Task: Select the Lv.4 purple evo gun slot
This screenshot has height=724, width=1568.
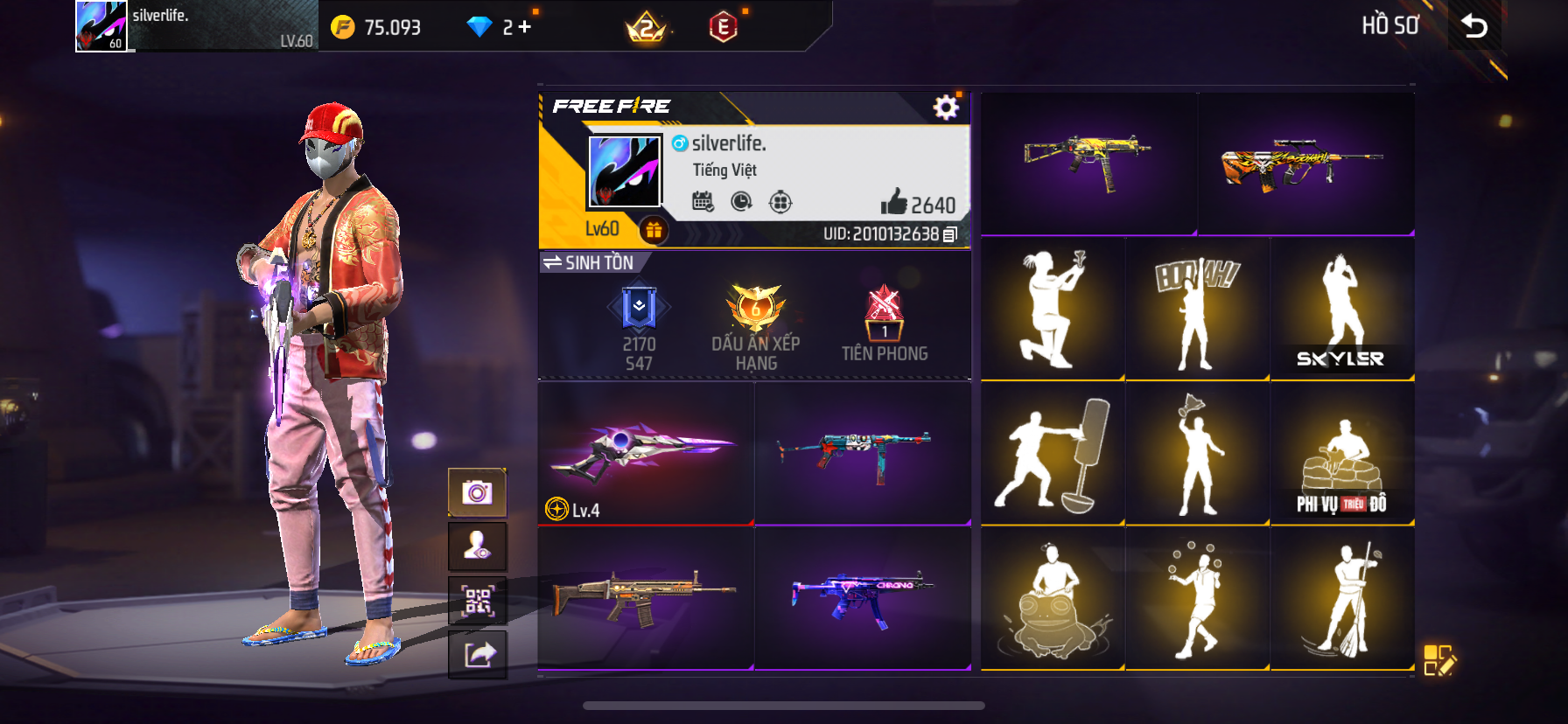Action: 646,453
